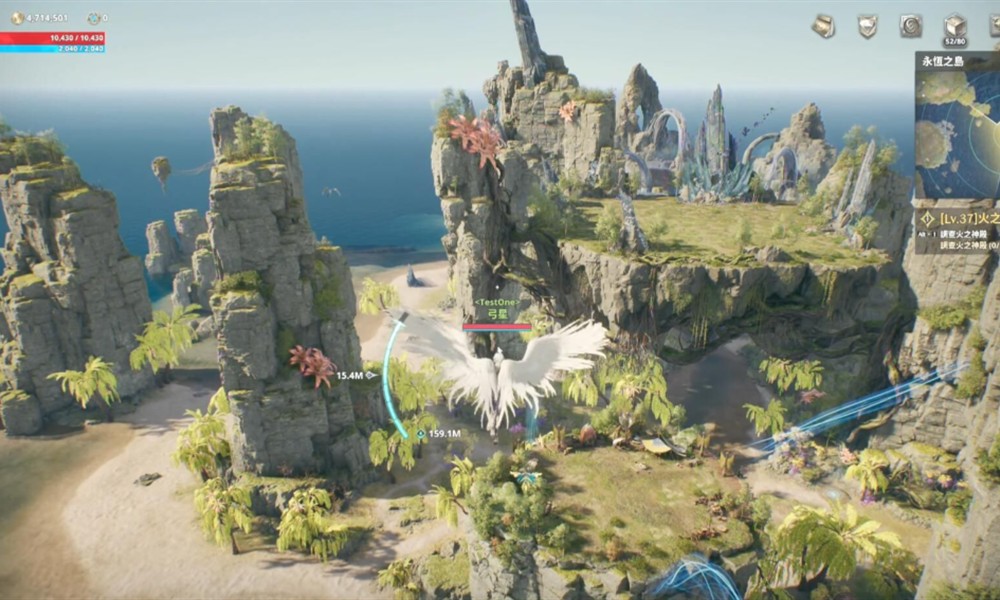Open the 永恆之島 minimap
The width and height of the screenshot is (1000, 600).
[x=958, y=130]
